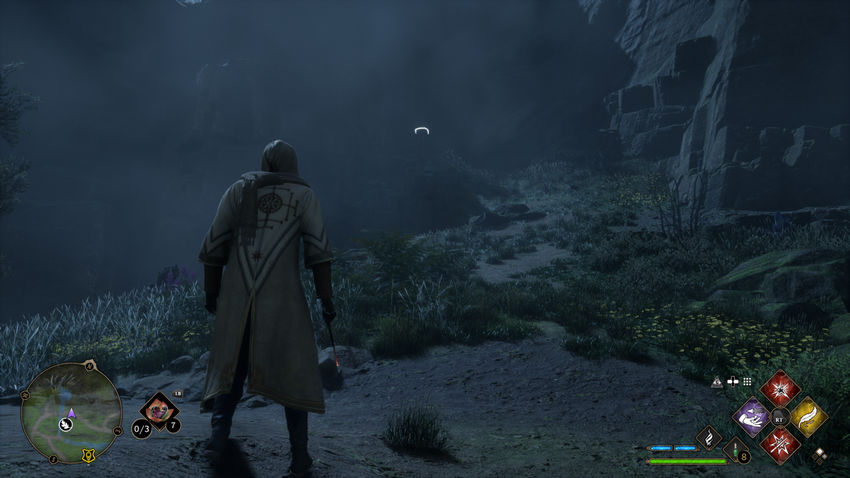850x478 pixels.
Task: Open the circular minimap
Action: (71, 412)
